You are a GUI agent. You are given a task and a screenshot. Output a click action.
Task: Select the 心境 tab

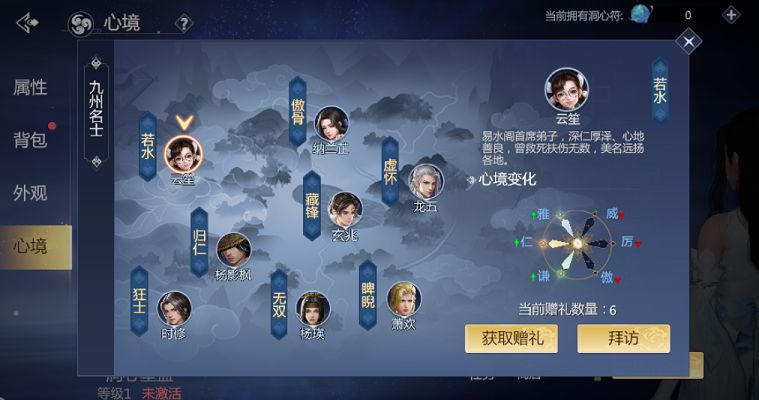pyautogui.click(x=30, y=245)
